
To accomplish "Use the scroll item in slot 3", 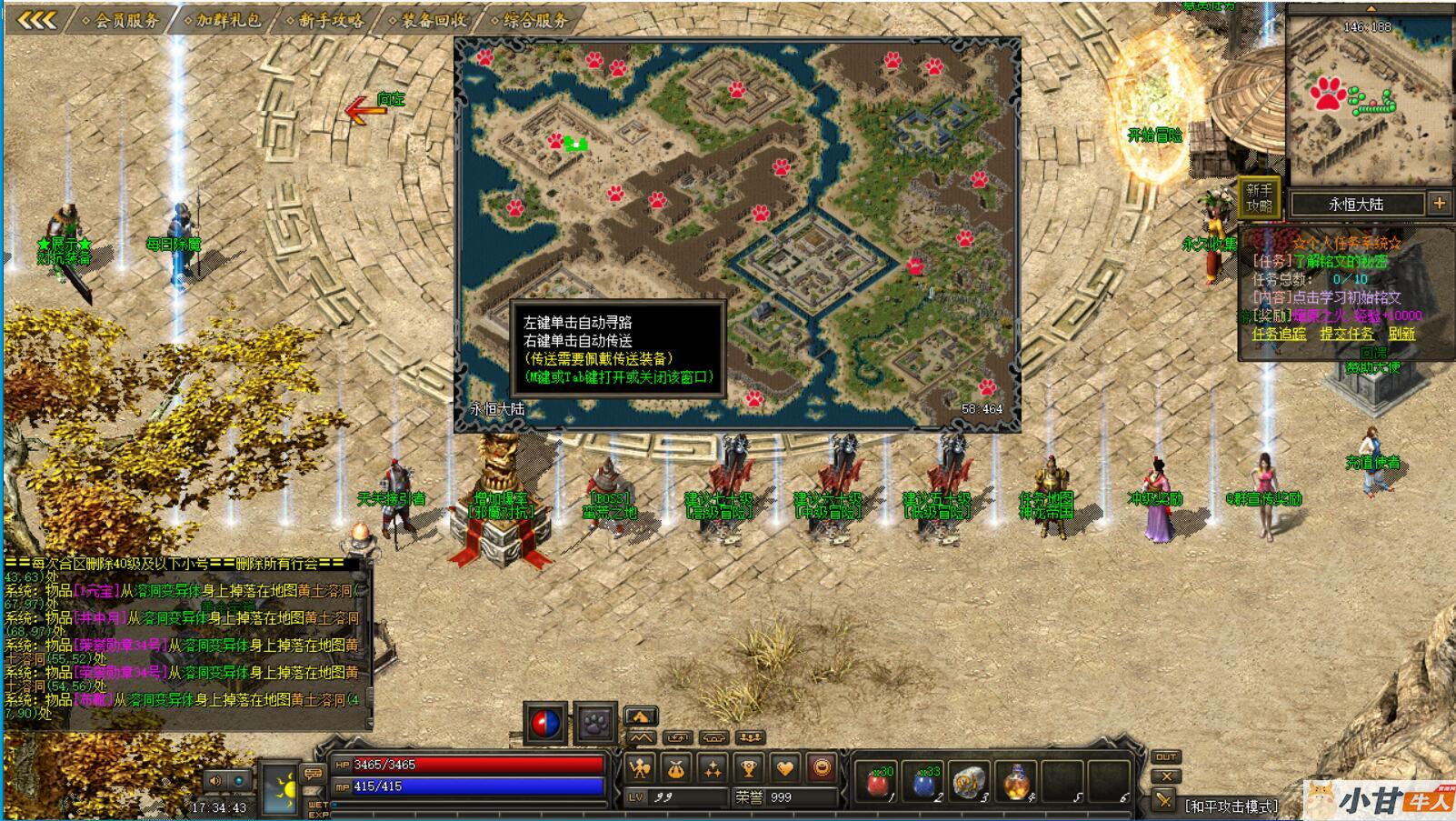I will point(971,782).
